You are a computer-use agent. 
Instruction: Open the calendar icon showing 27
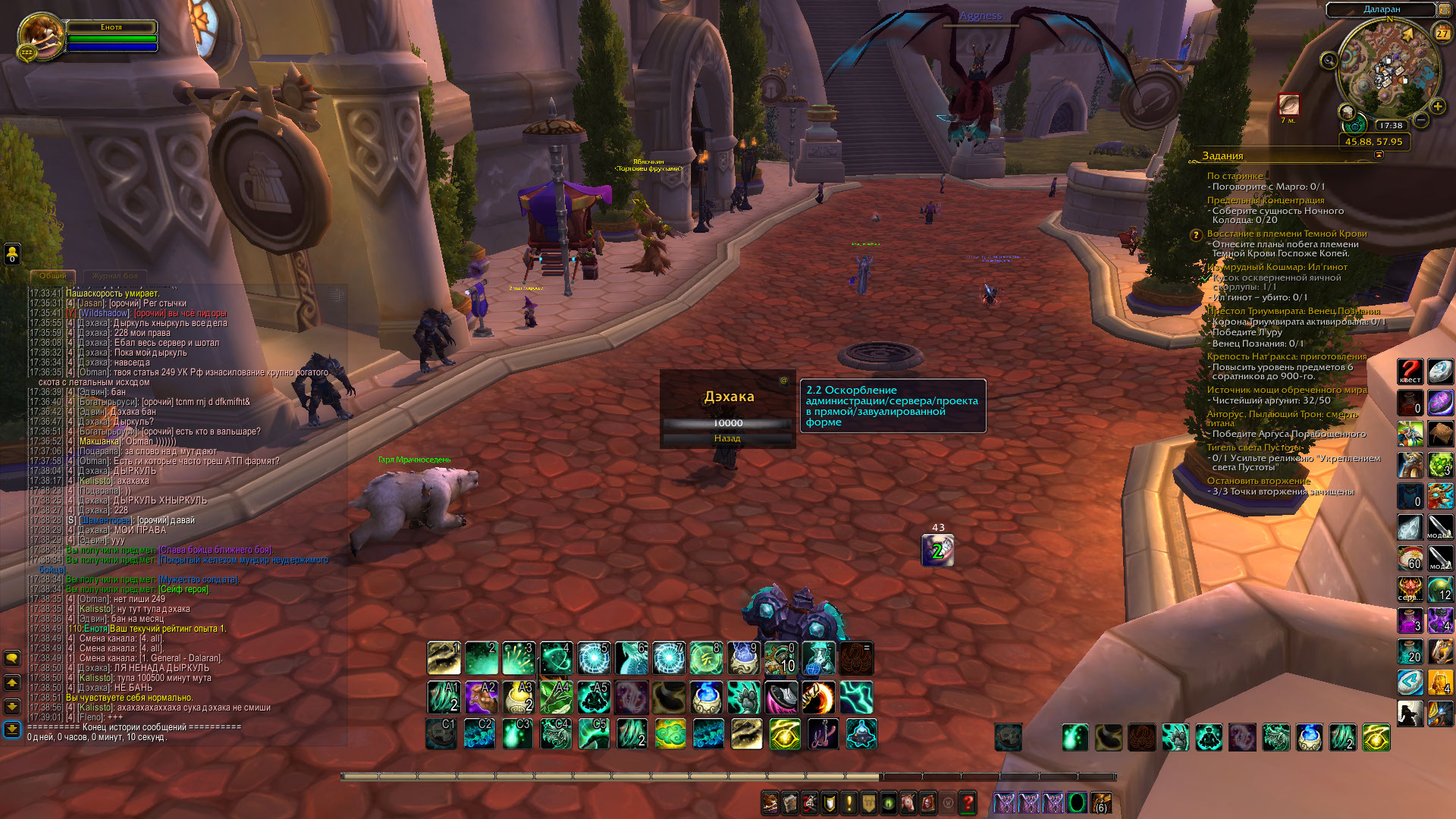coord(1442,33)
